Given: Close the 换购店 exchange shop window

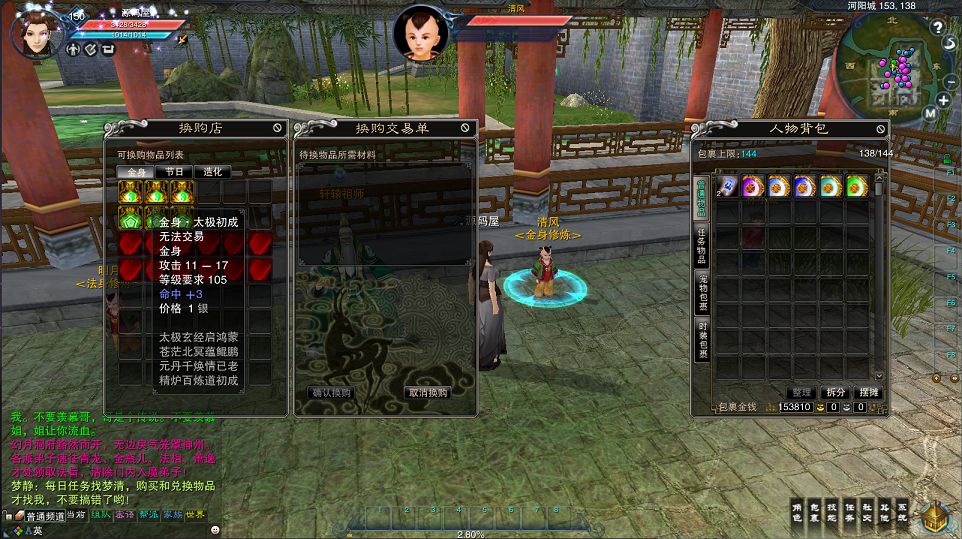Looking at the screenshot, I should click(277, 128).
